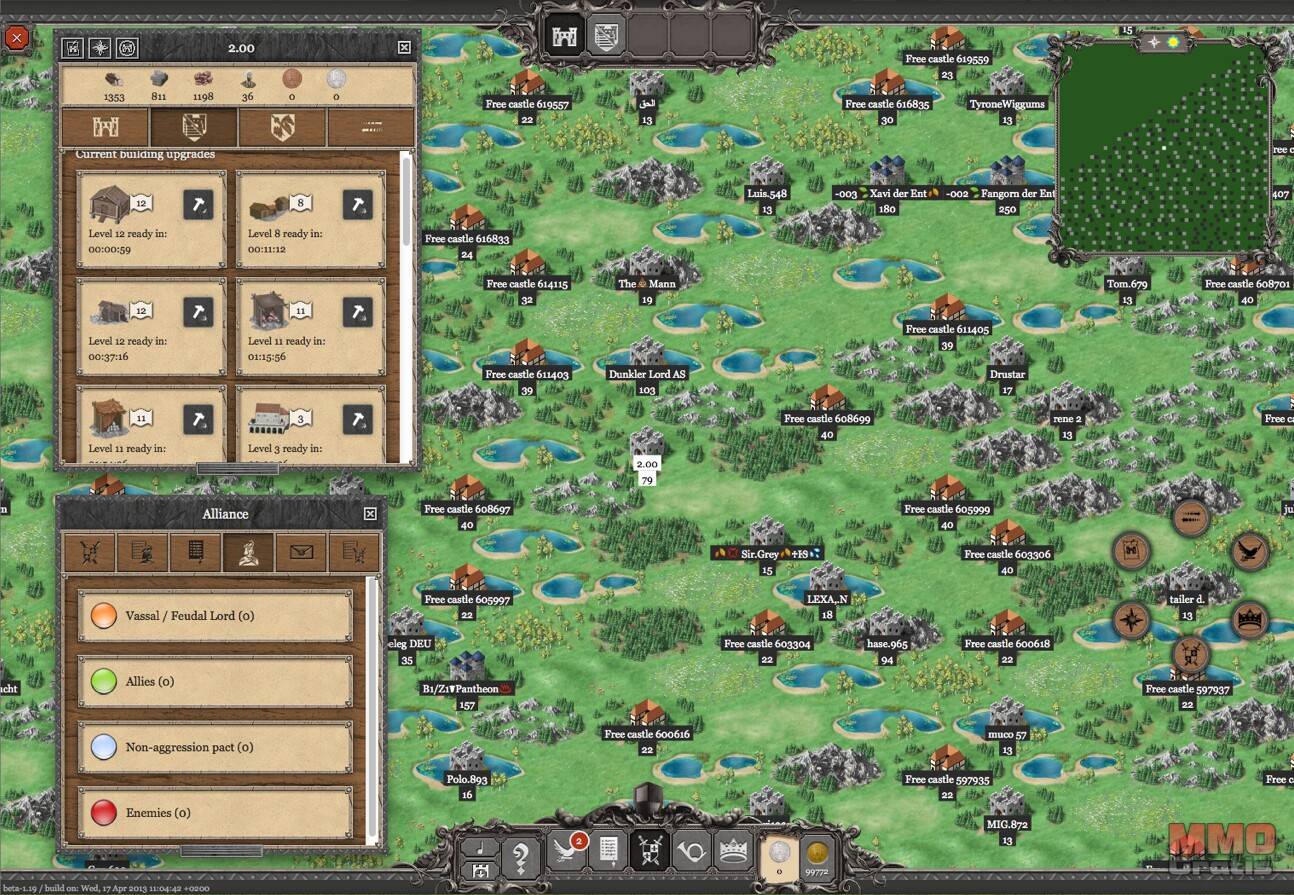Close the 2.00 castle panel
The image size is (1294, 895).
point(404,47)
